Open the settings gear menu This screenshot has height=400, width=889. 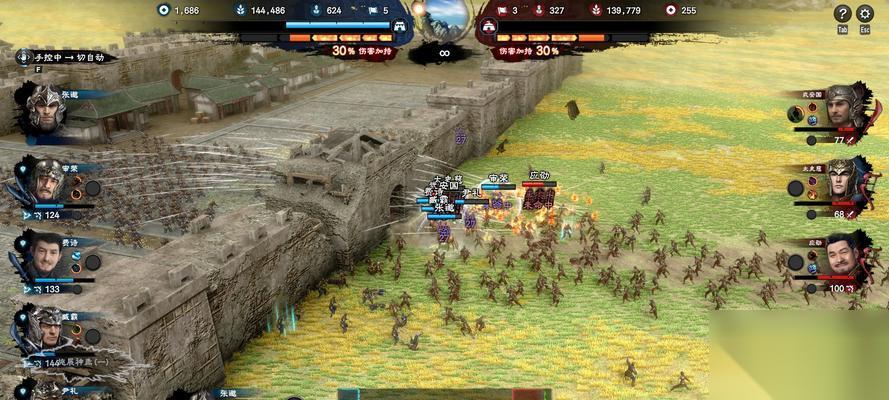point(865,13)
